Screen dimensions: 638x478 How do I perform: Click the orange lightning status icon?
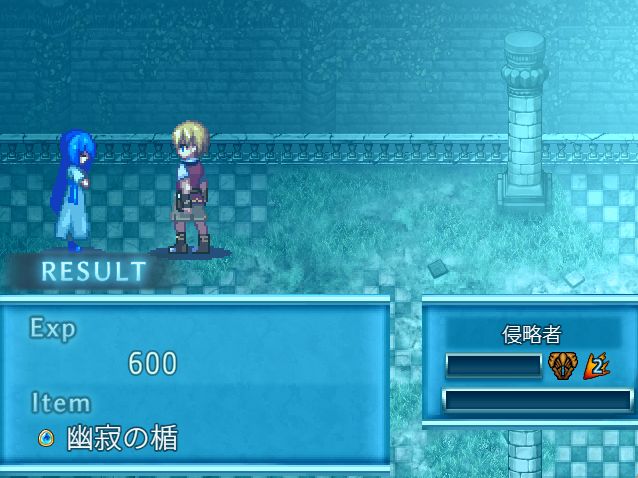pos(597,366)
